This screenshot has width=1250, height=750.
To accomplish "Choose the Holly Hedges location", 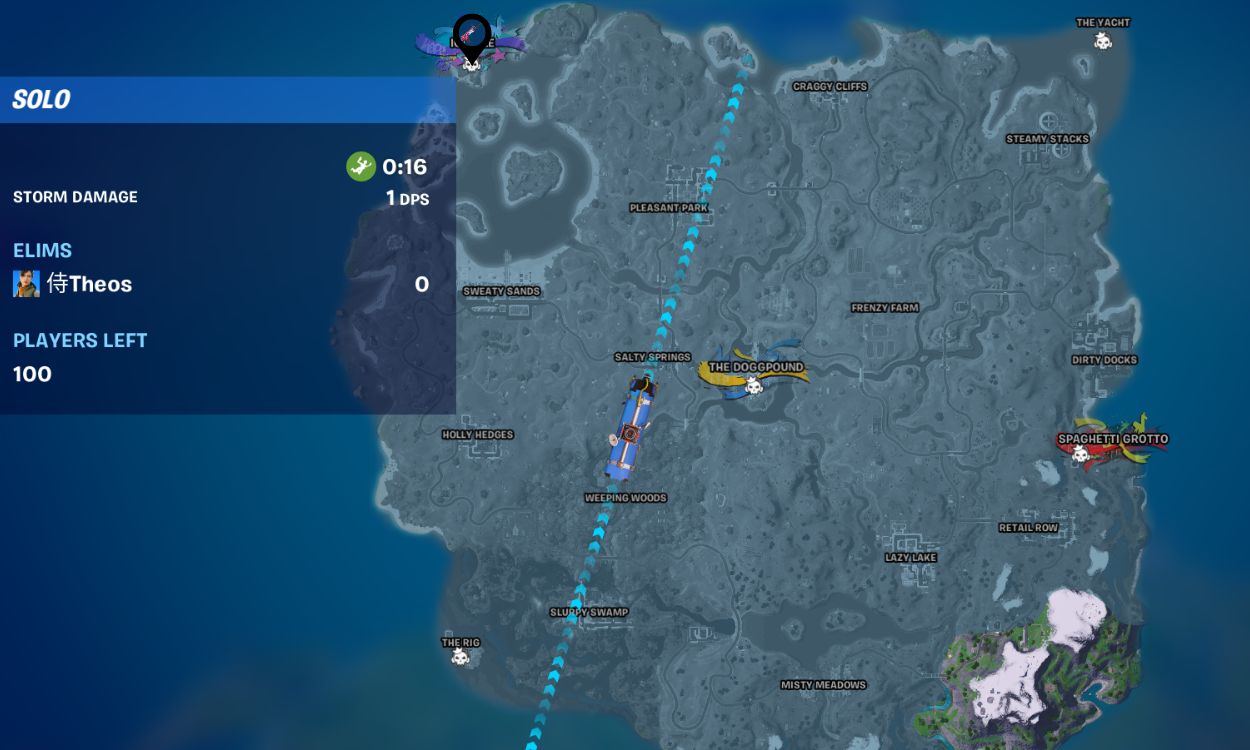I will [477, 435].
